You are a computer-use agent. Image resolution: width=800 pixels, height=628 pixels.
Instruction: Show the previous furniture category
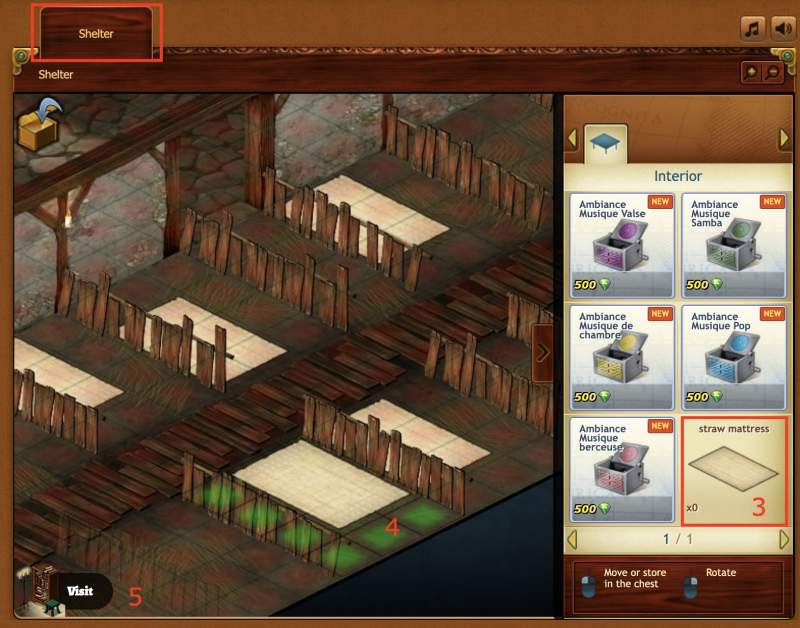click(x=573, y=138)
